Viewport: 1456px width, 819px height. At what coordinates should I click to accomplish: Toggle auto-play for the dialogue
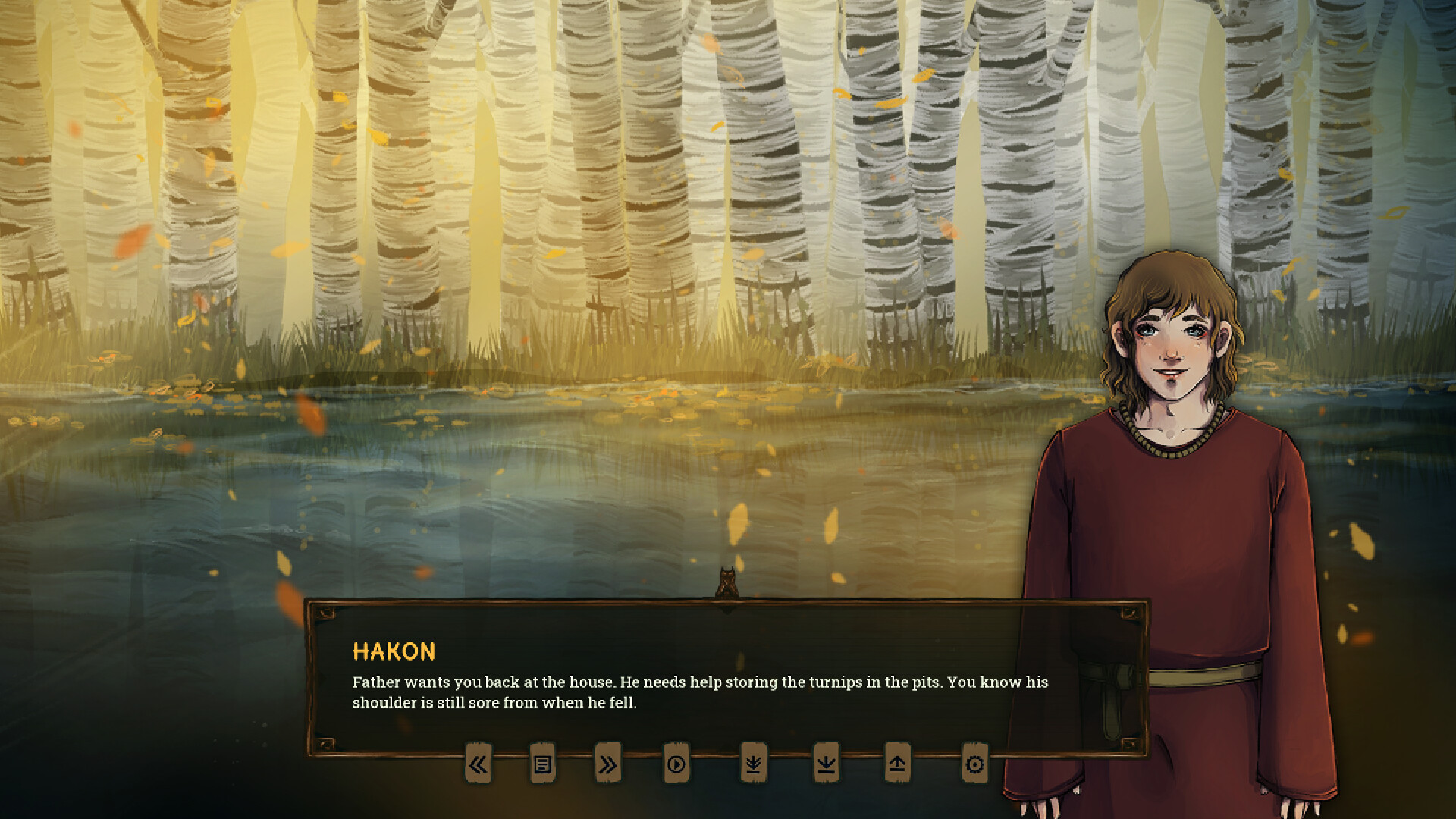tap(675, 765)
